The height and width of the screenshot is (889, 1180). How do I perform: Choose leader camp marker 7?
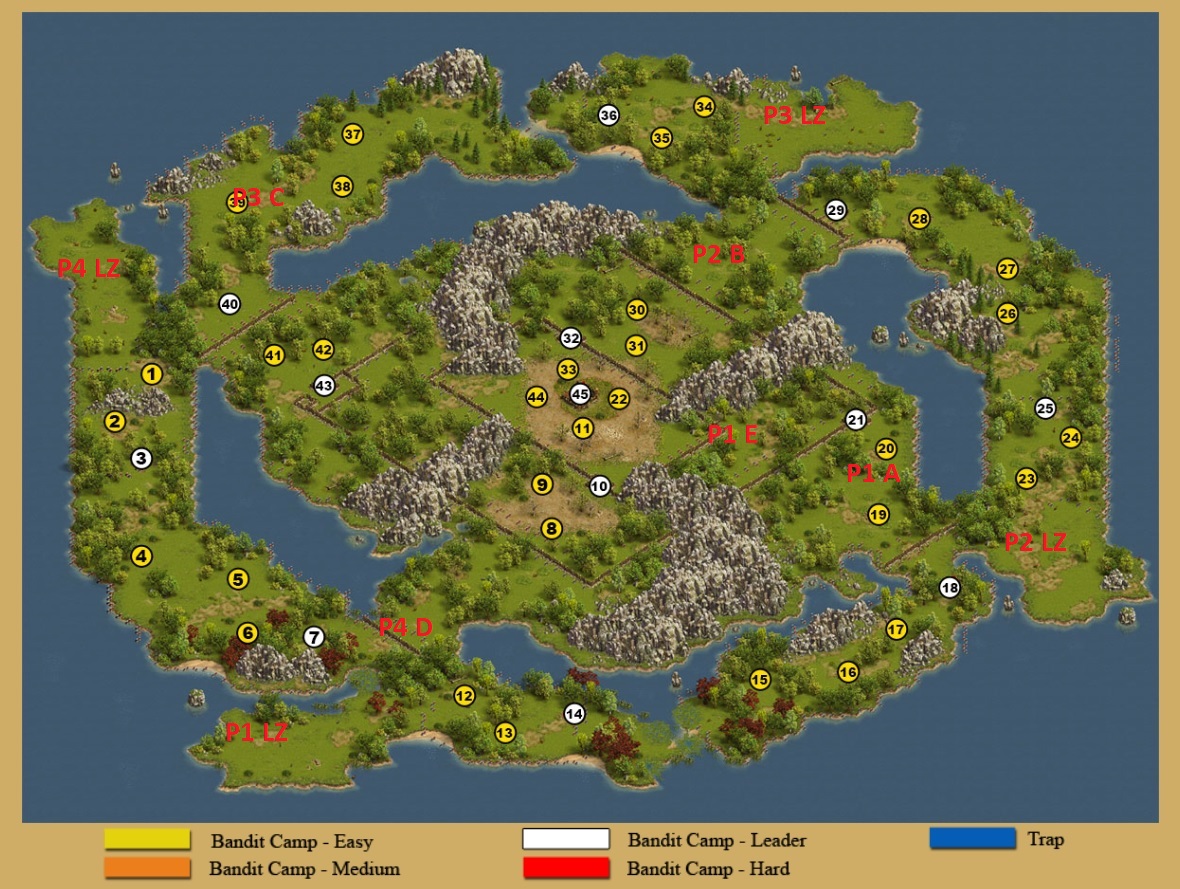(314, 637)
